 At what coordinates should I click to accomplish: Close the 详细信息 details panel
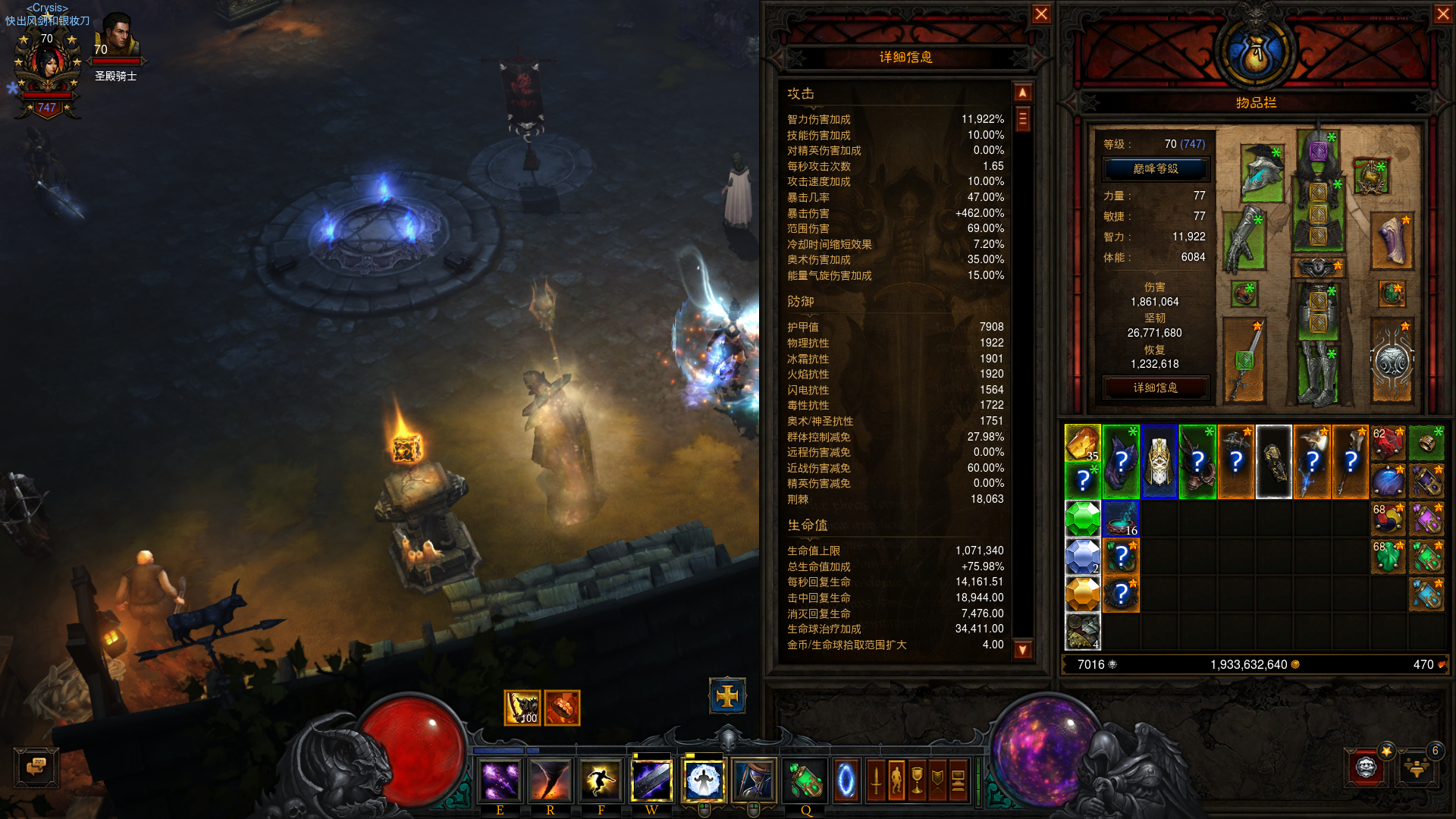point(1041,14)
